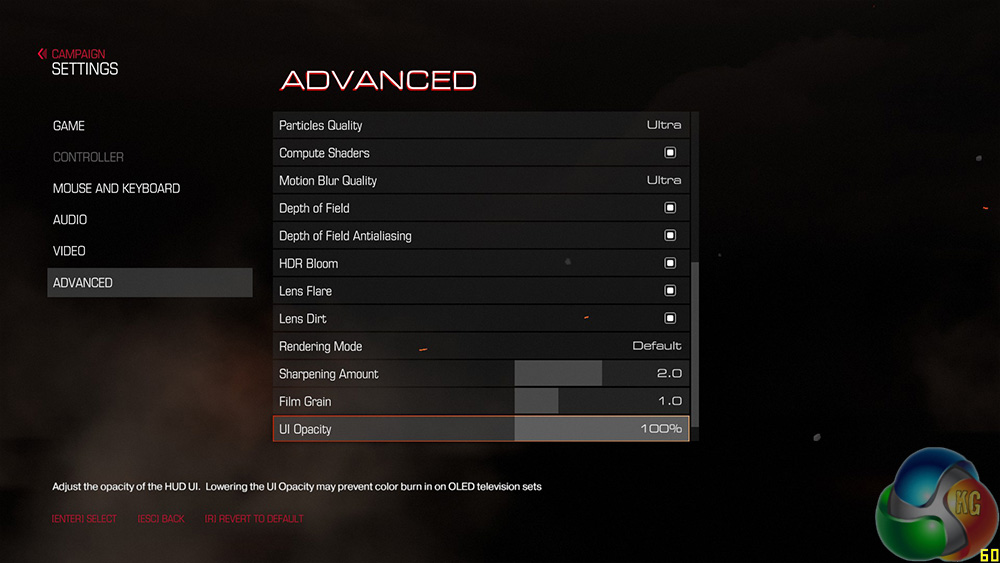Change the Rendering Mode option
This screenshot has height=563, width=1000.
pyautogui.click(x=656, y=346)
